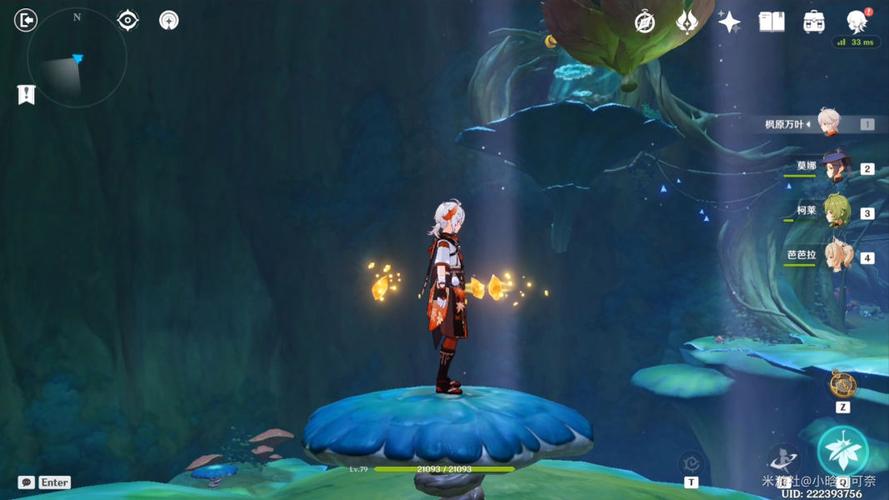
Task: Click the crossed-out compass icon
Action: pos(645,21)
